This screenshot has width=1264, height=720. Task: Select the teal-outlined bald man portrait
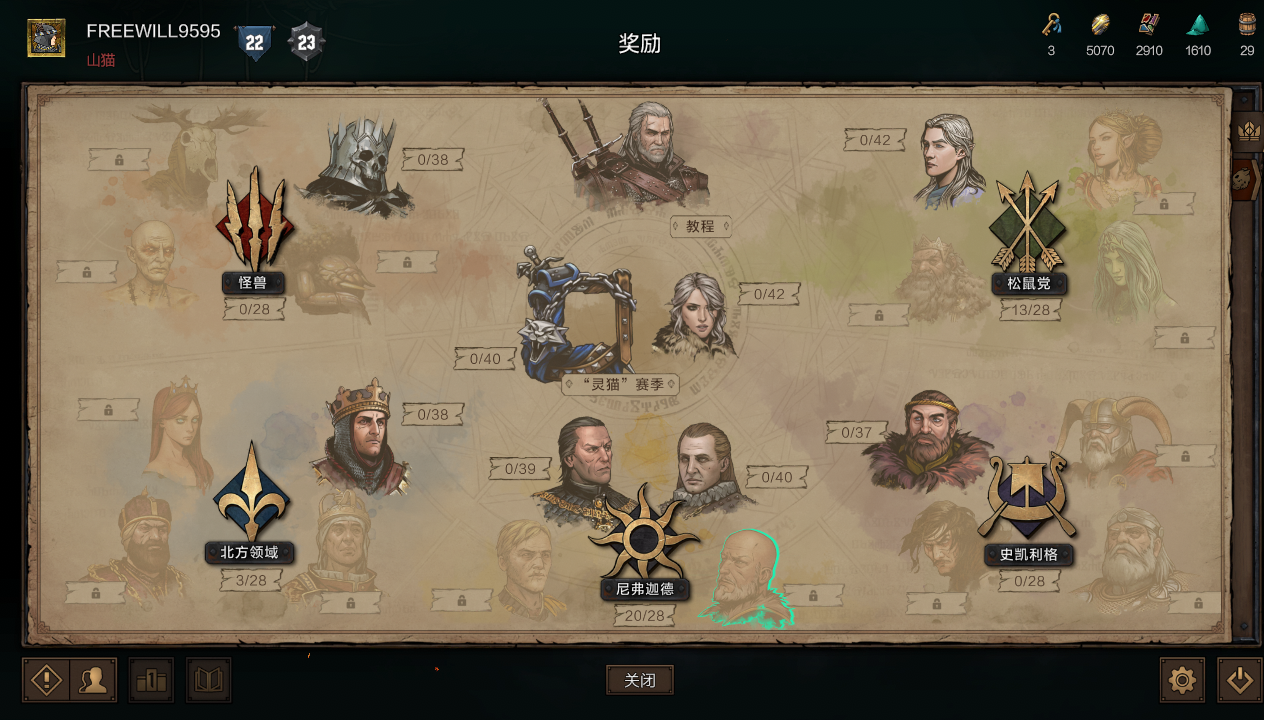coord(745,580)
